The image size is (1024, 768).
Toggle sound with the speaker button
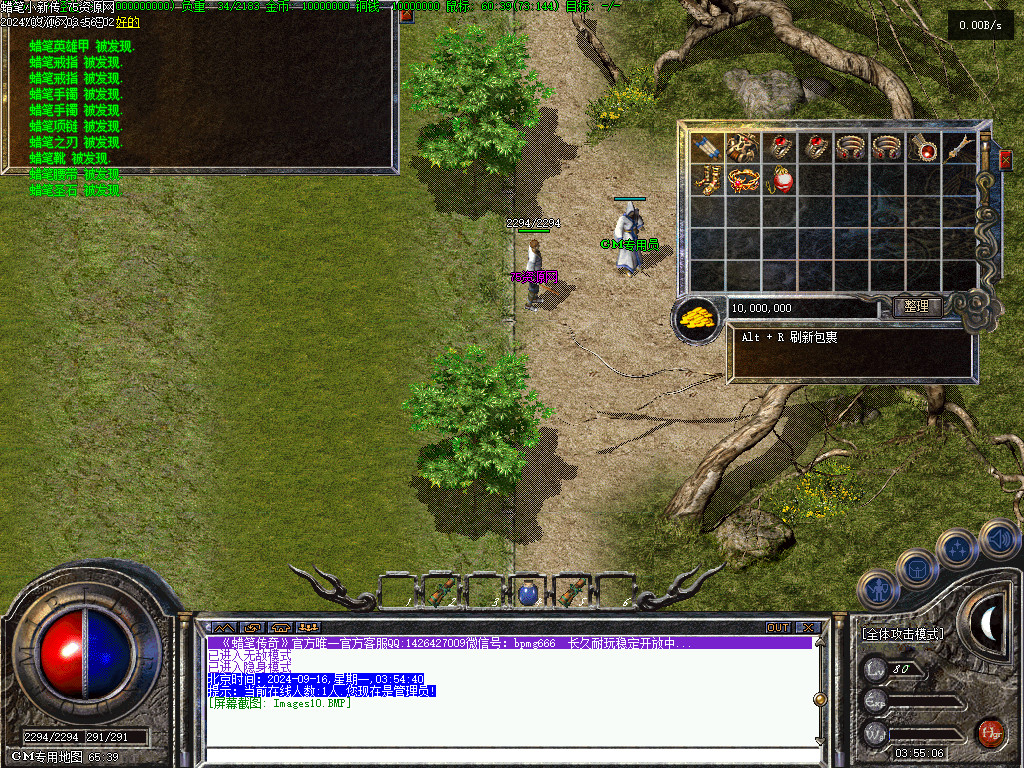(x=998, y=539)
